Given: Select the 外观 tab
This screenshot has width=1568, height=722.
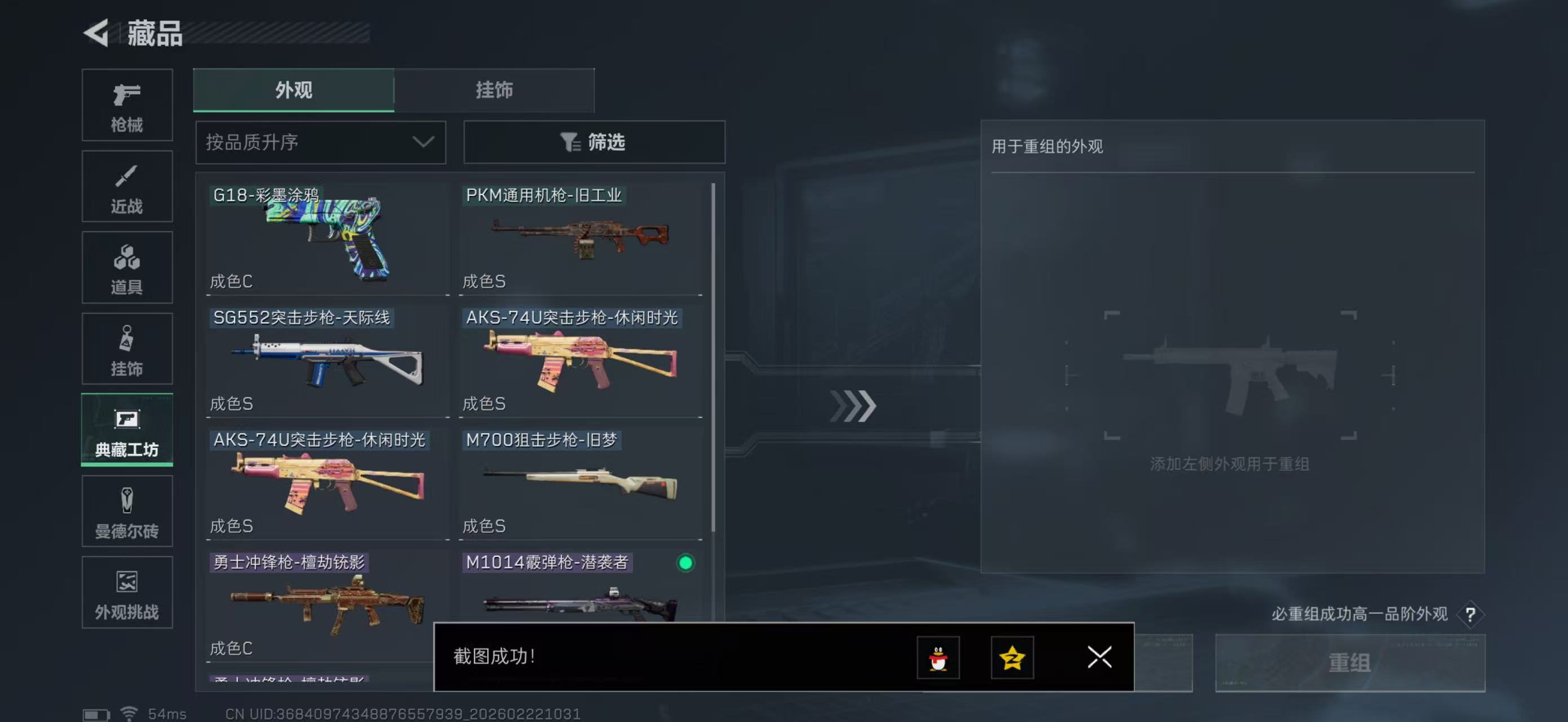Looking at the screenshot, I should [293, 90].
